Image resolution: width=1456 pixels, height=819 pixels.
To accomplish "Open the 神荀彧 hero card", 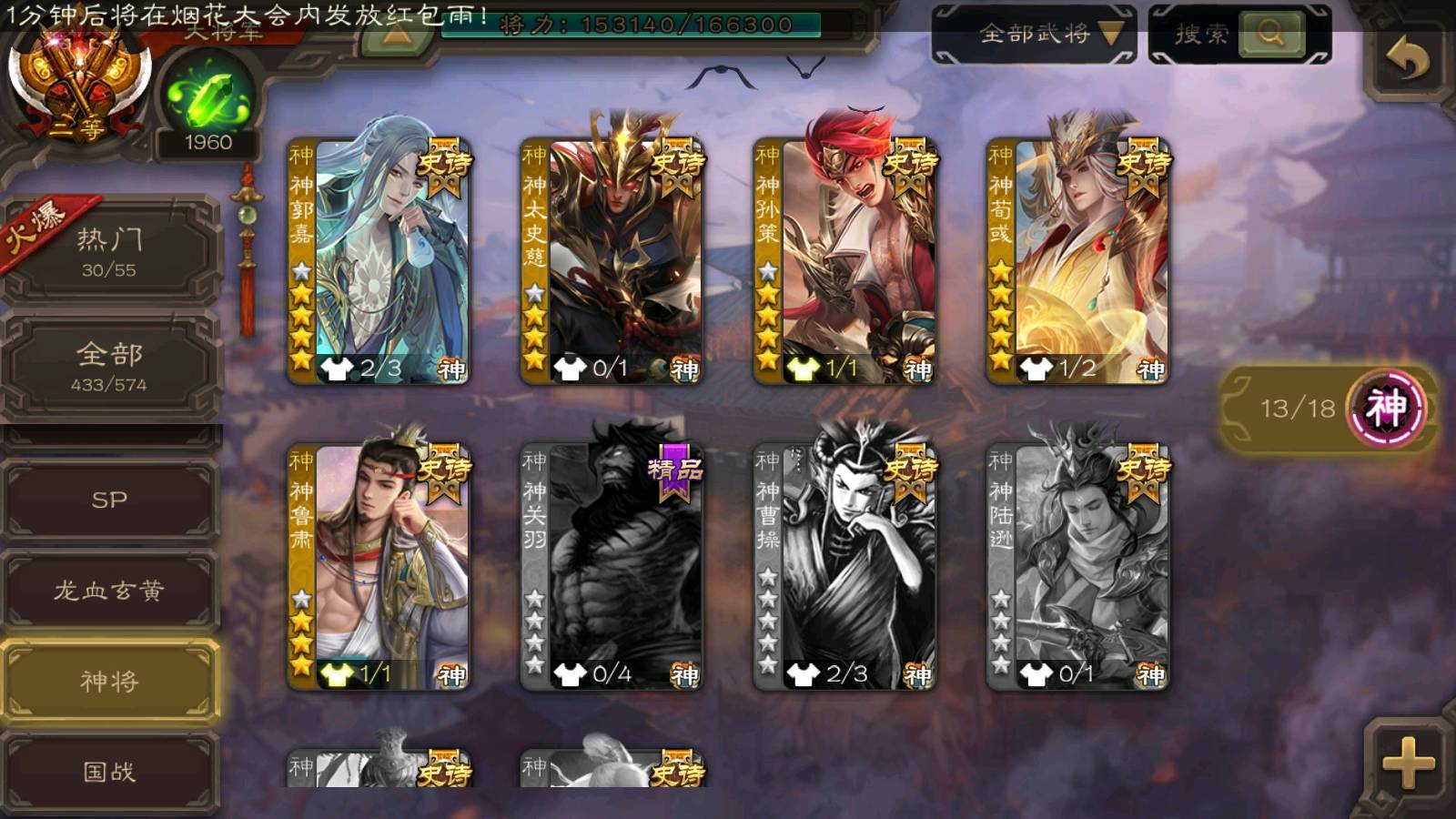I will pyautogui.click(x=1078, y=261).
